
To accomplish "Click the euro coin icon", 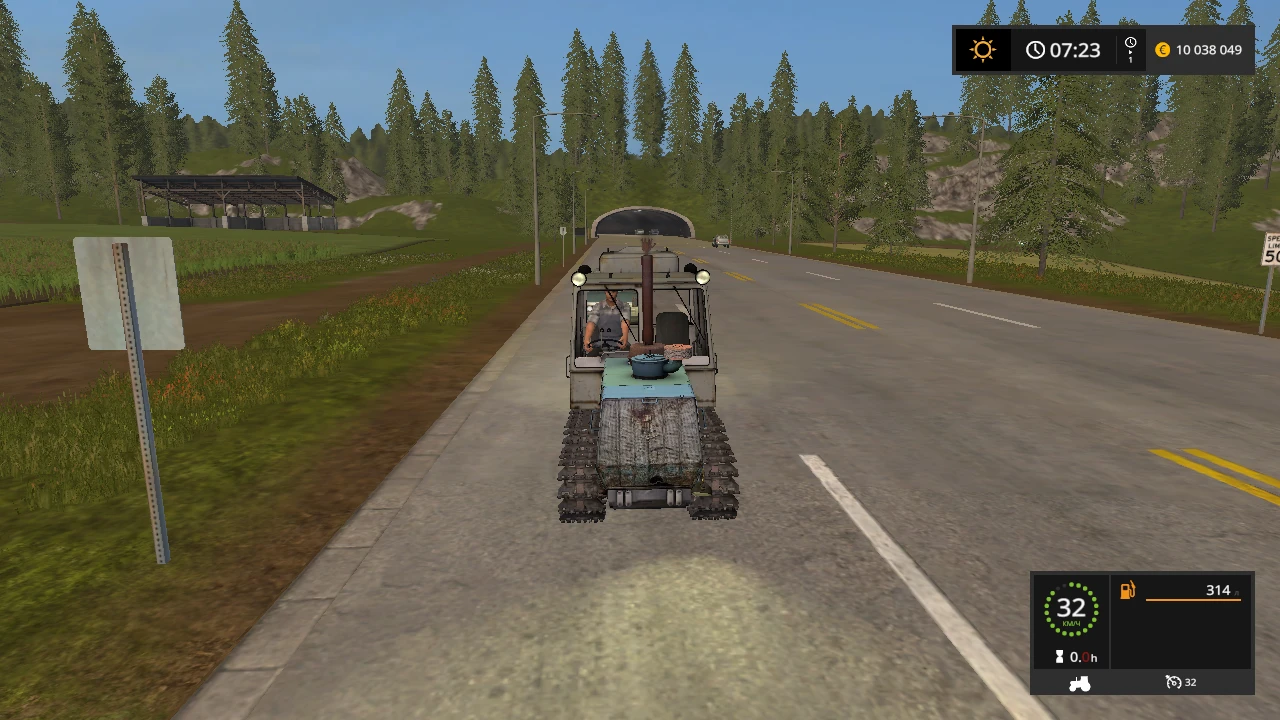I will 1162,50.
